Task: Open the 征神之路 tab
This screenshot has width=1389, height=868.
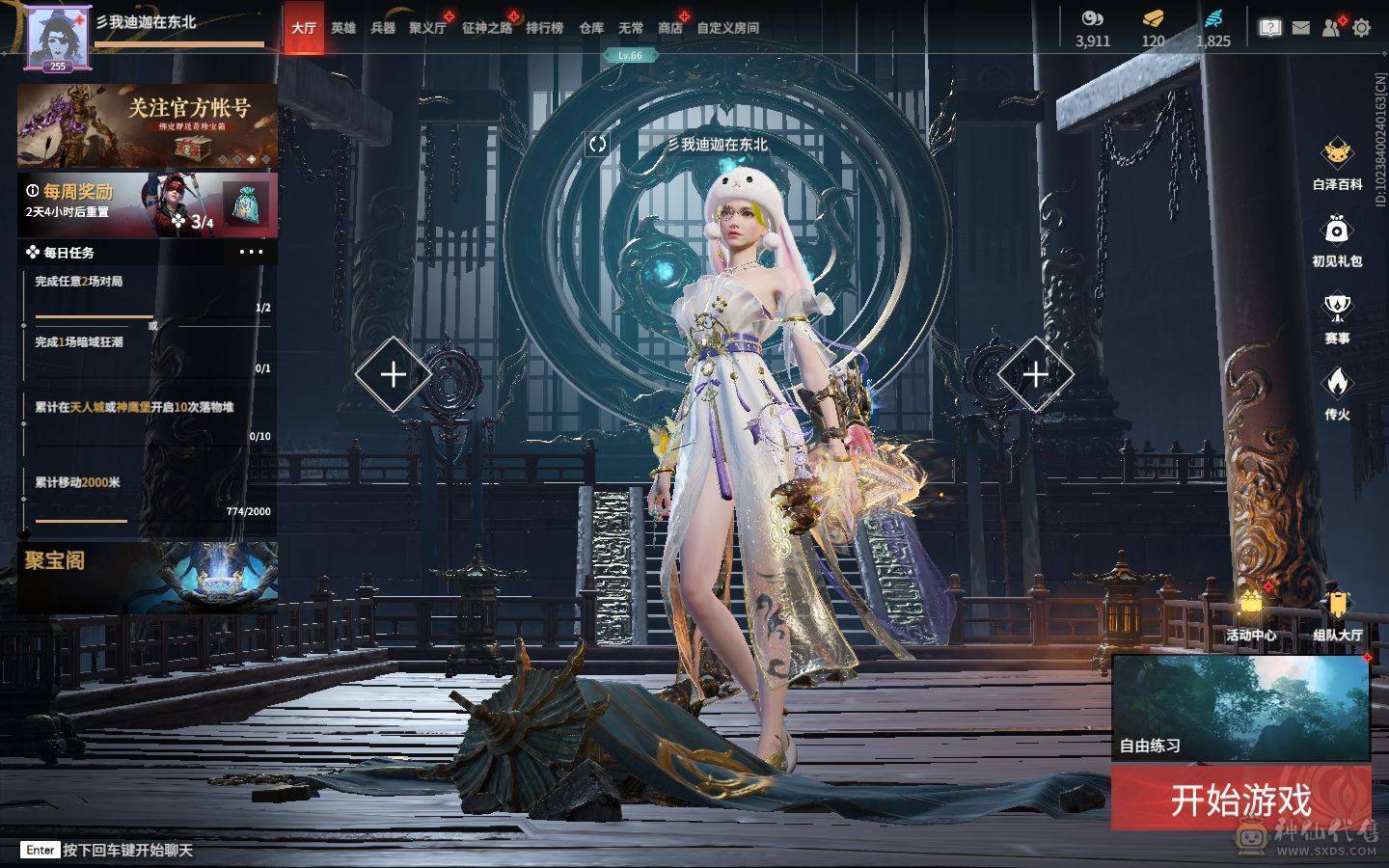Action: point(486,28)
